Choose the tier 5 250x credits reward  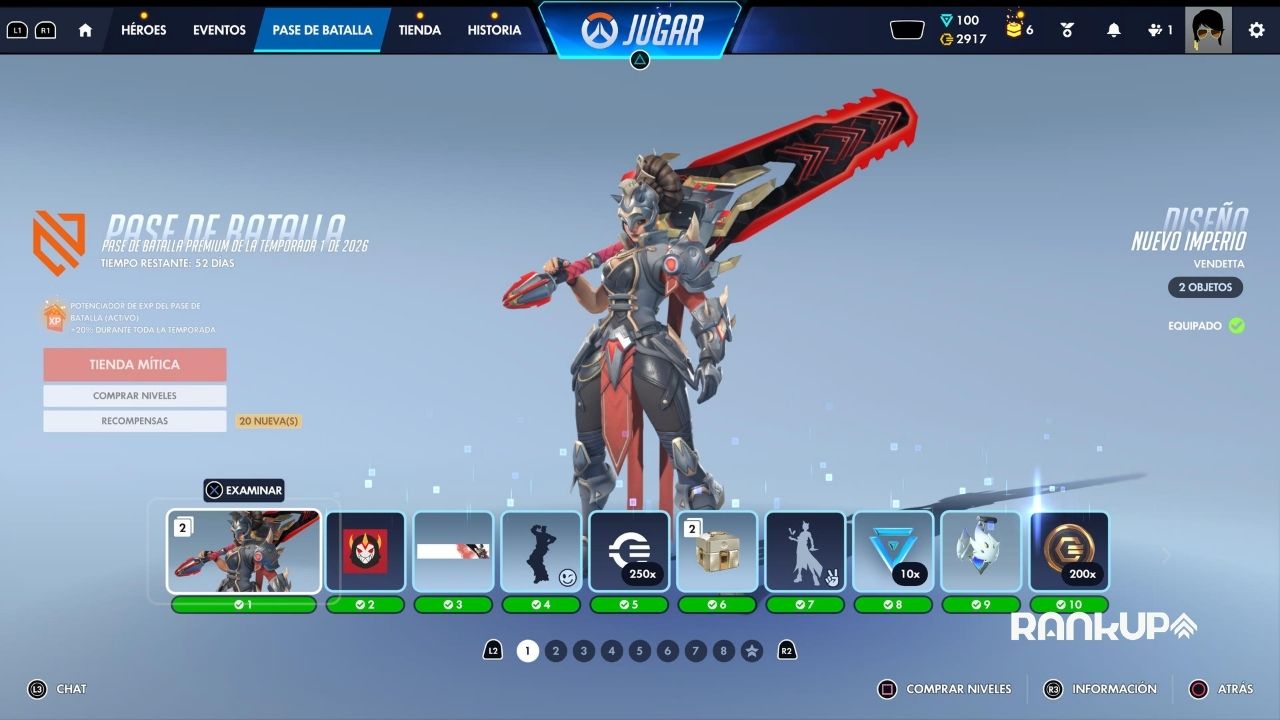point(629,552)
